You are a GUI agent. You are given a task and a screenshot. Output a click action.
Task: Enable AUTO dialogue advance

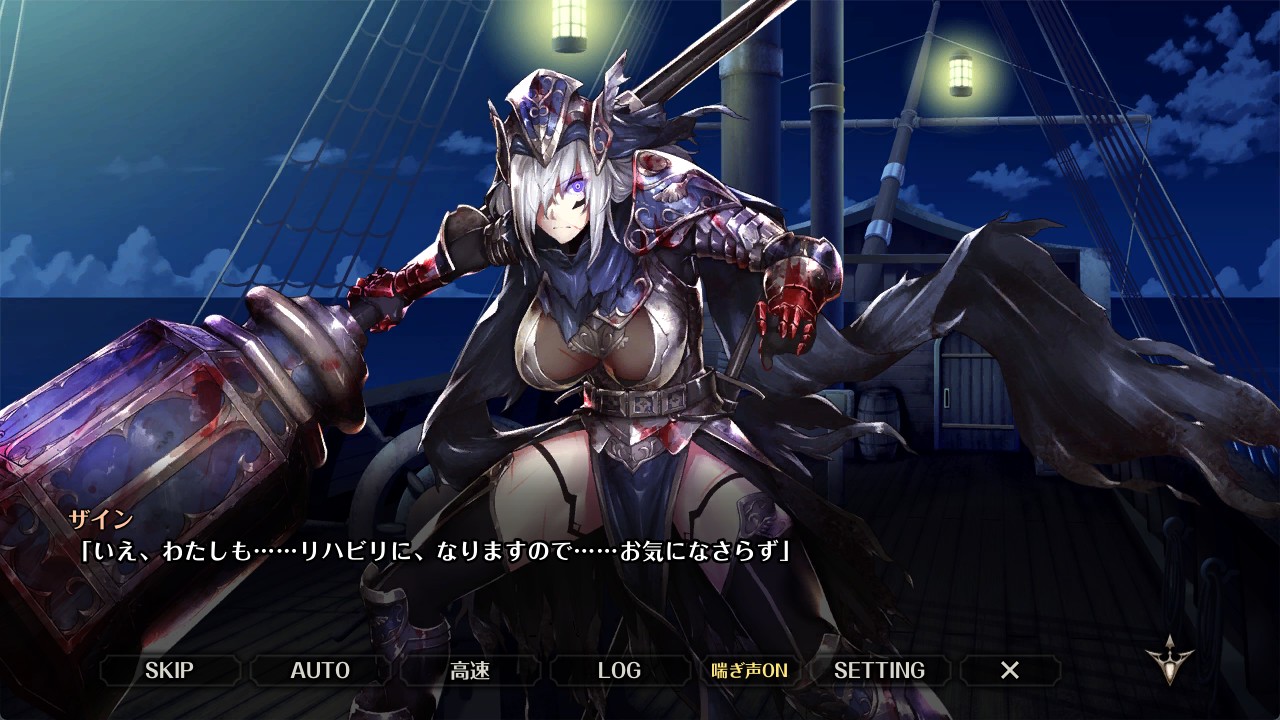tap(320, 670)
